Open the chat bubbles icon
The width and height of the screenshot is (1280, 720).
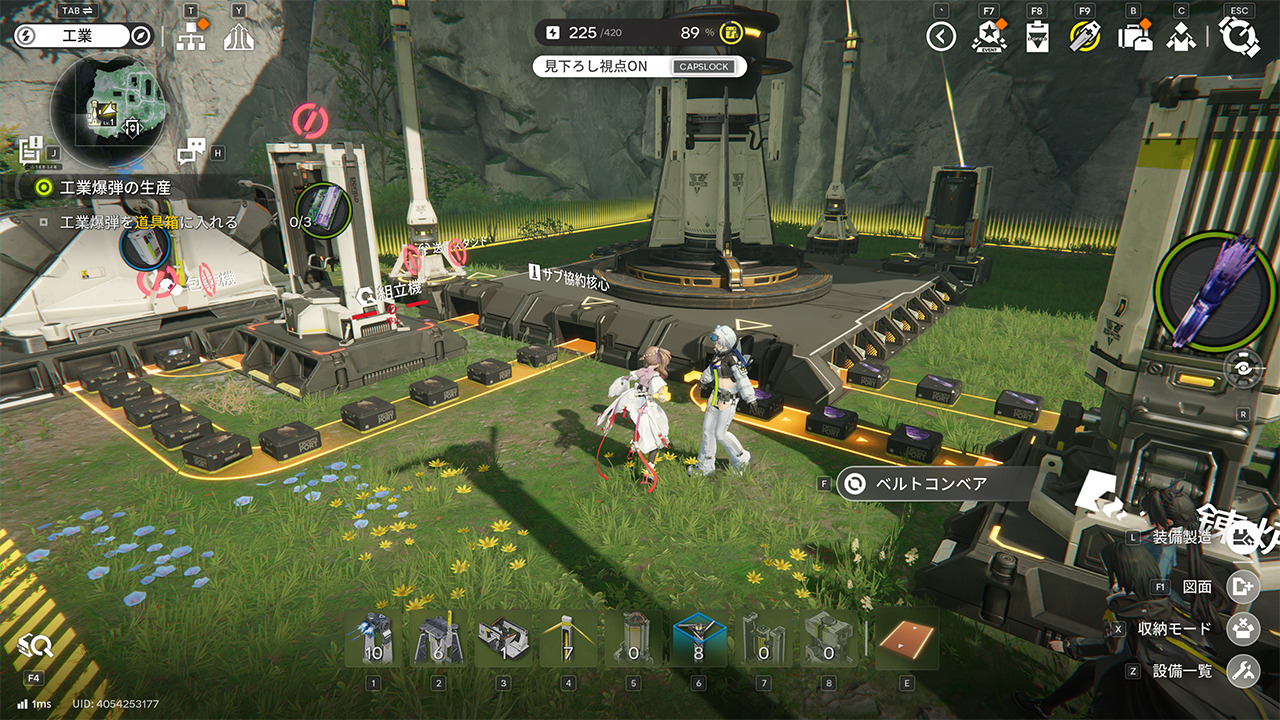[x=190, y=152]
